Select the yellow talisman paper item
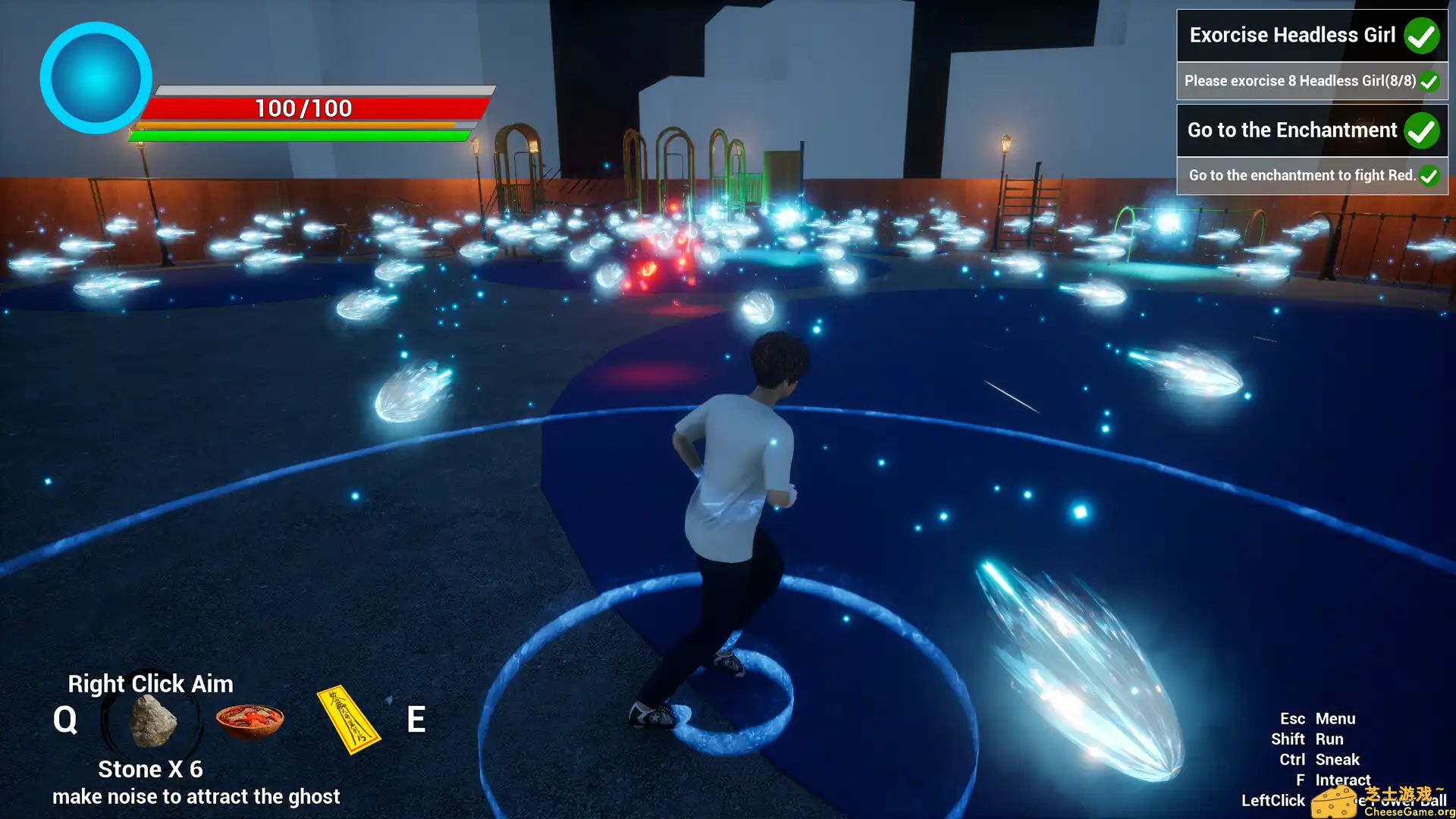The height and width of the screenshot is (819, 1456). point(348,720)
